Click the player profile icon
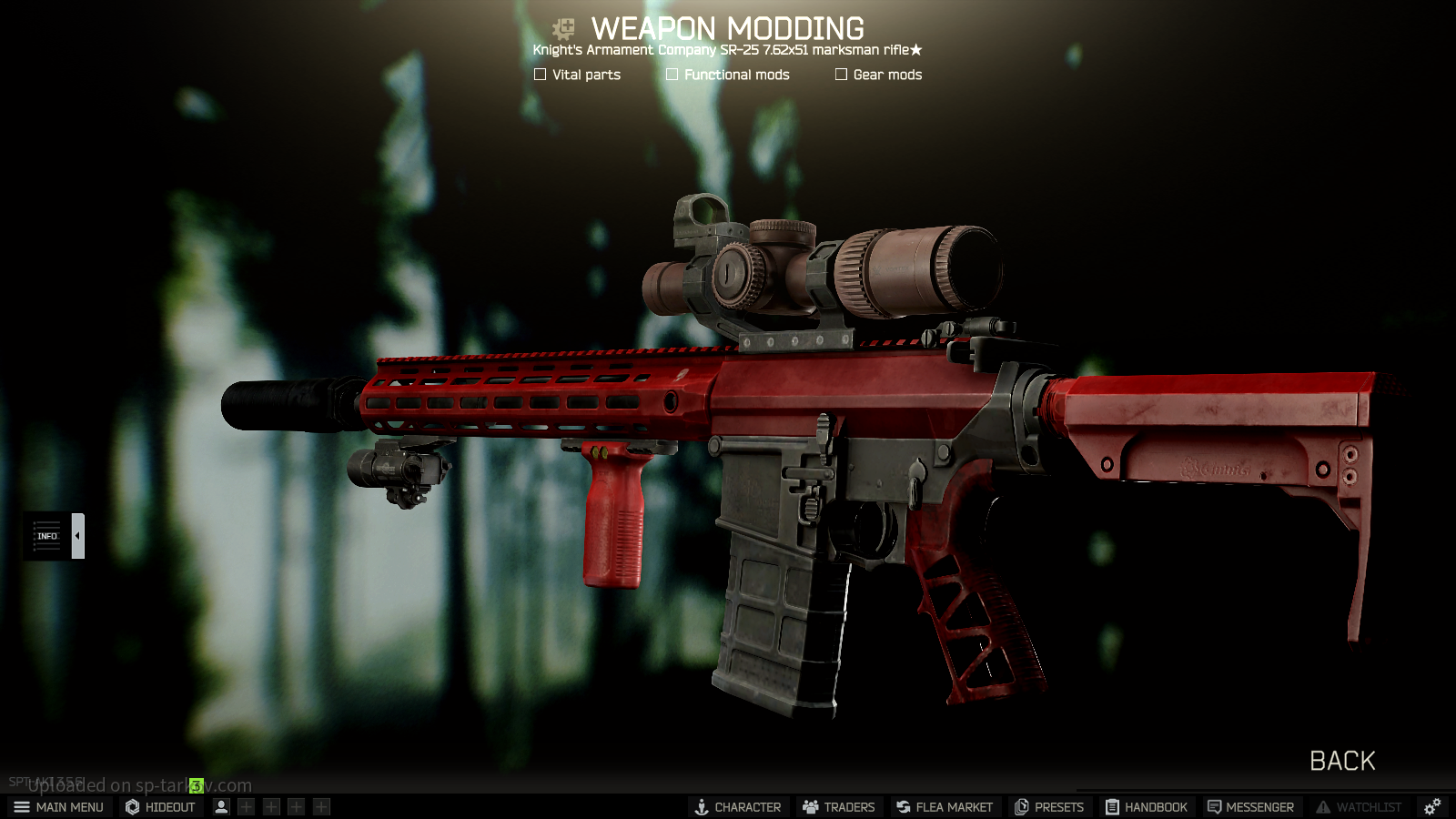 (221, 807)
